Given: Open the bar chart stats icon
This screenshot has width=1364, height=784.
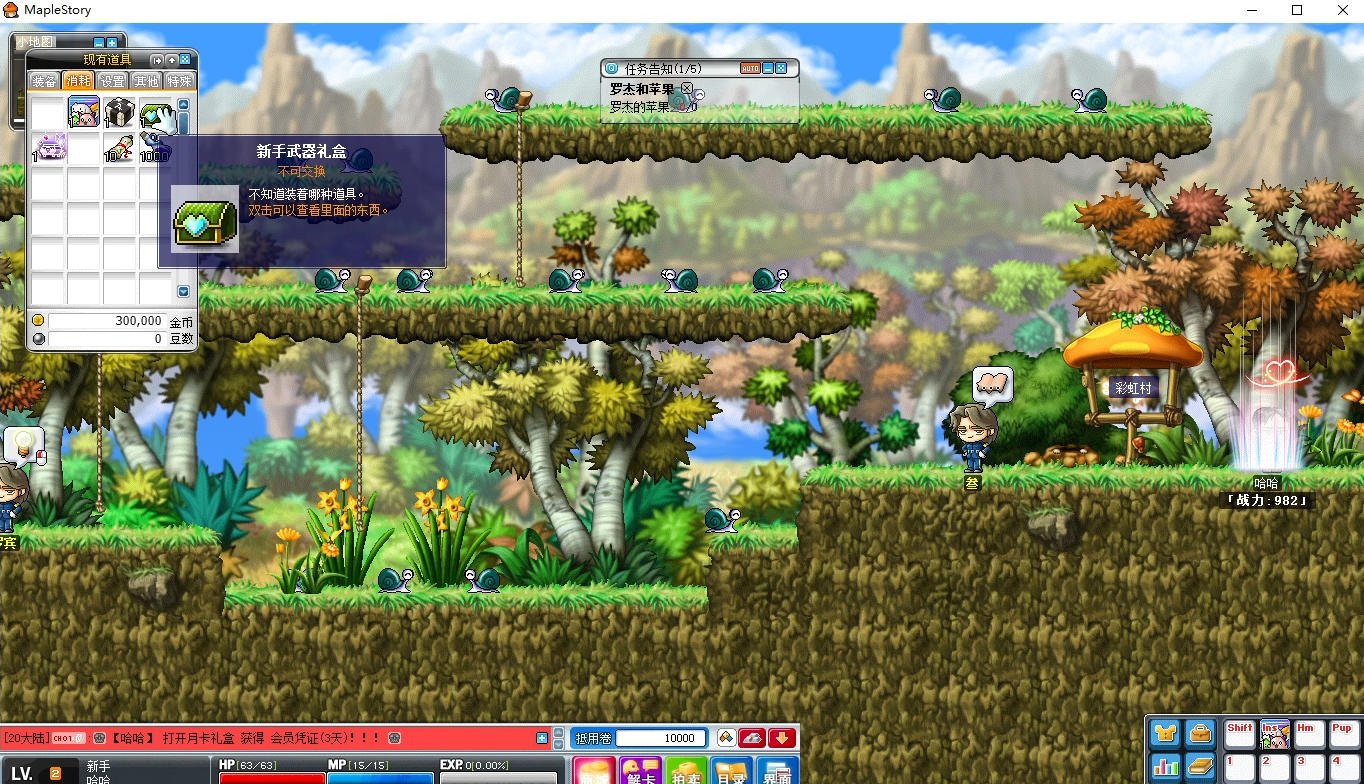Looking at the screenshot, I should coord(1165,767).
